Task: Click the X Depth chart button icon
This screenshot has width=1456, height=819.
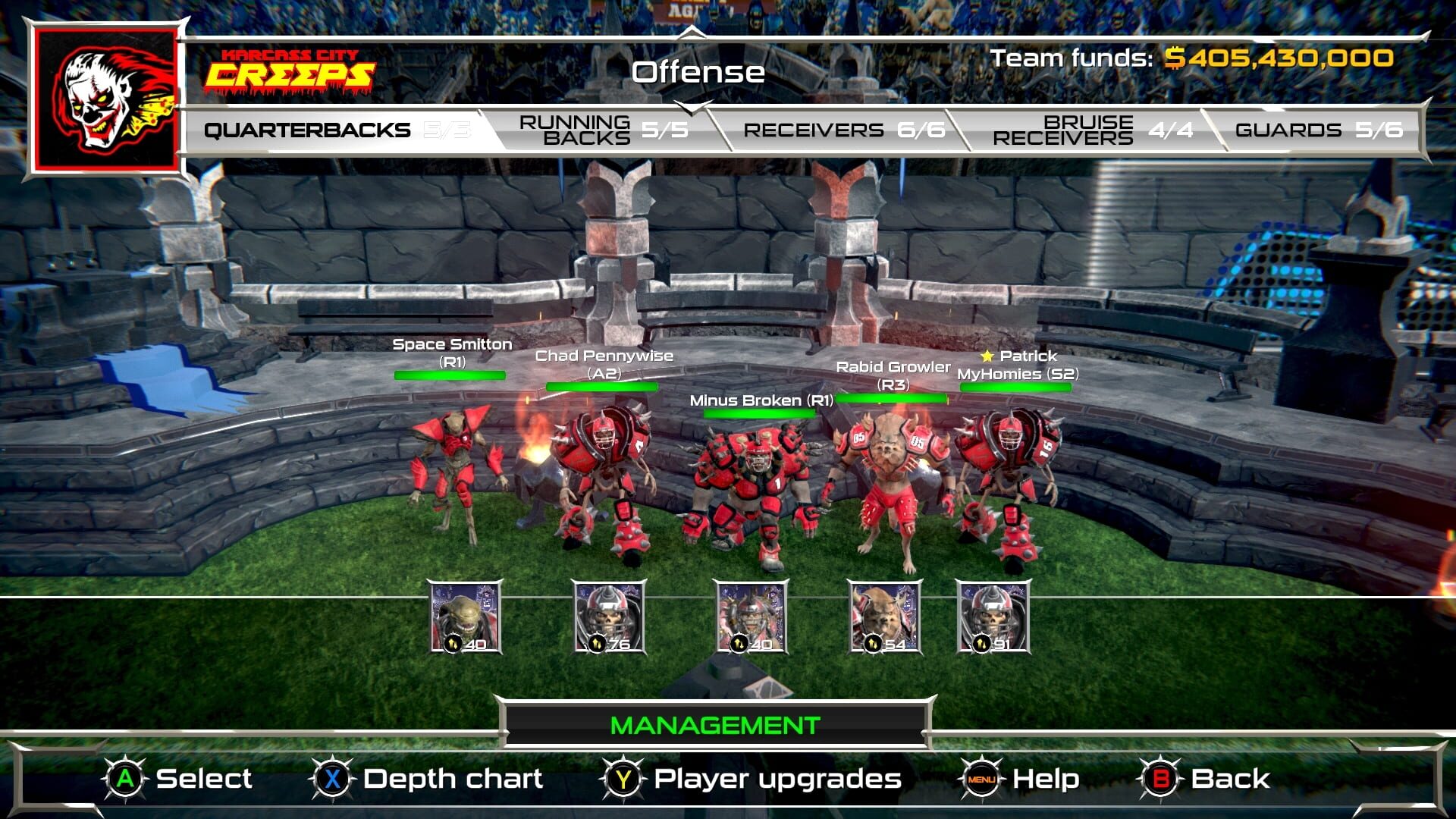Action: tap(332, 778)
